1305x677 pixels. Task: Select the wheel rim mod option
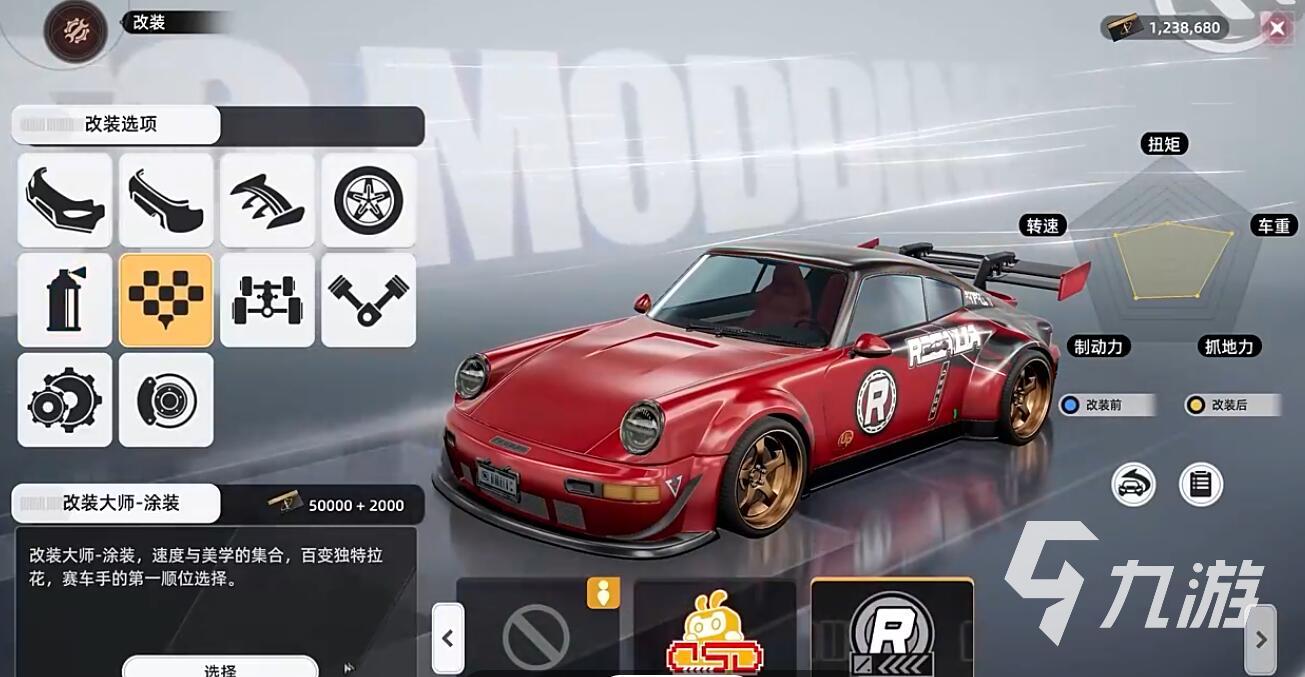tap(368, 200)
